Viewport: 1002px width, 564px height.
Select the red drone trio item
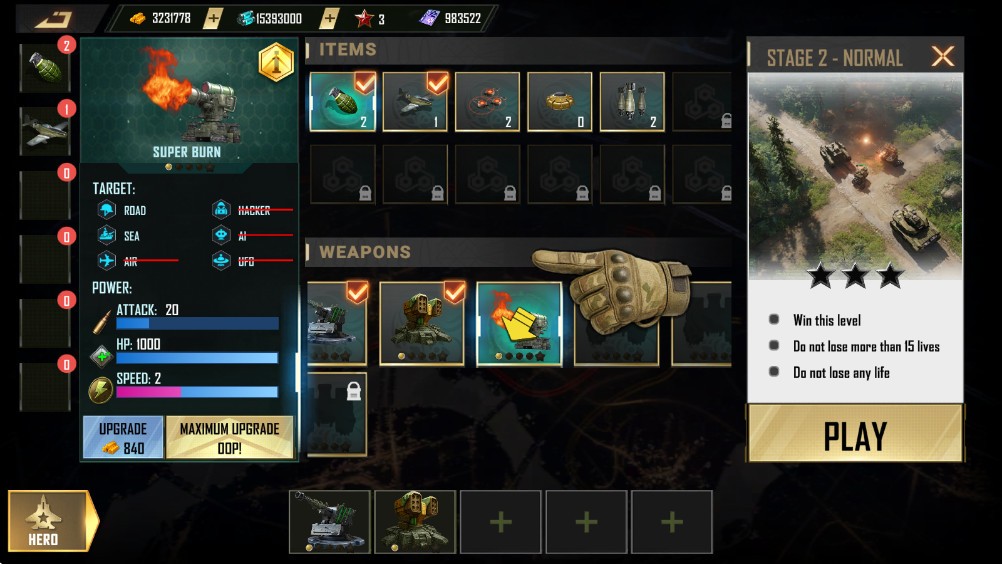pyautogui.click(x=488, y=101)
